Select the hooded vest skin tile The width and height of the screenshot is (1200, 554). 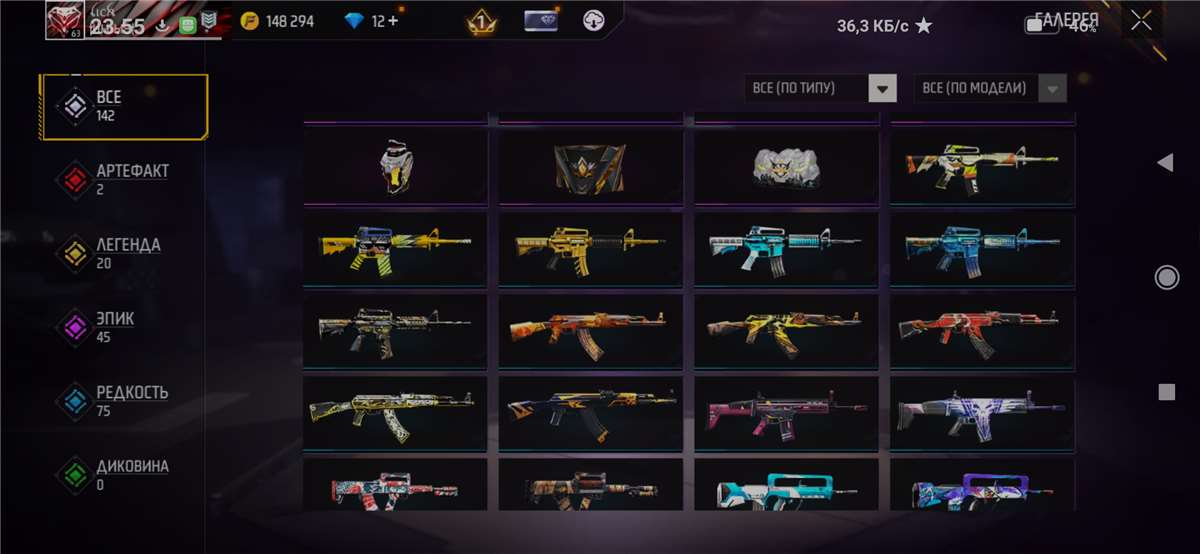click(x=395, y=166)
